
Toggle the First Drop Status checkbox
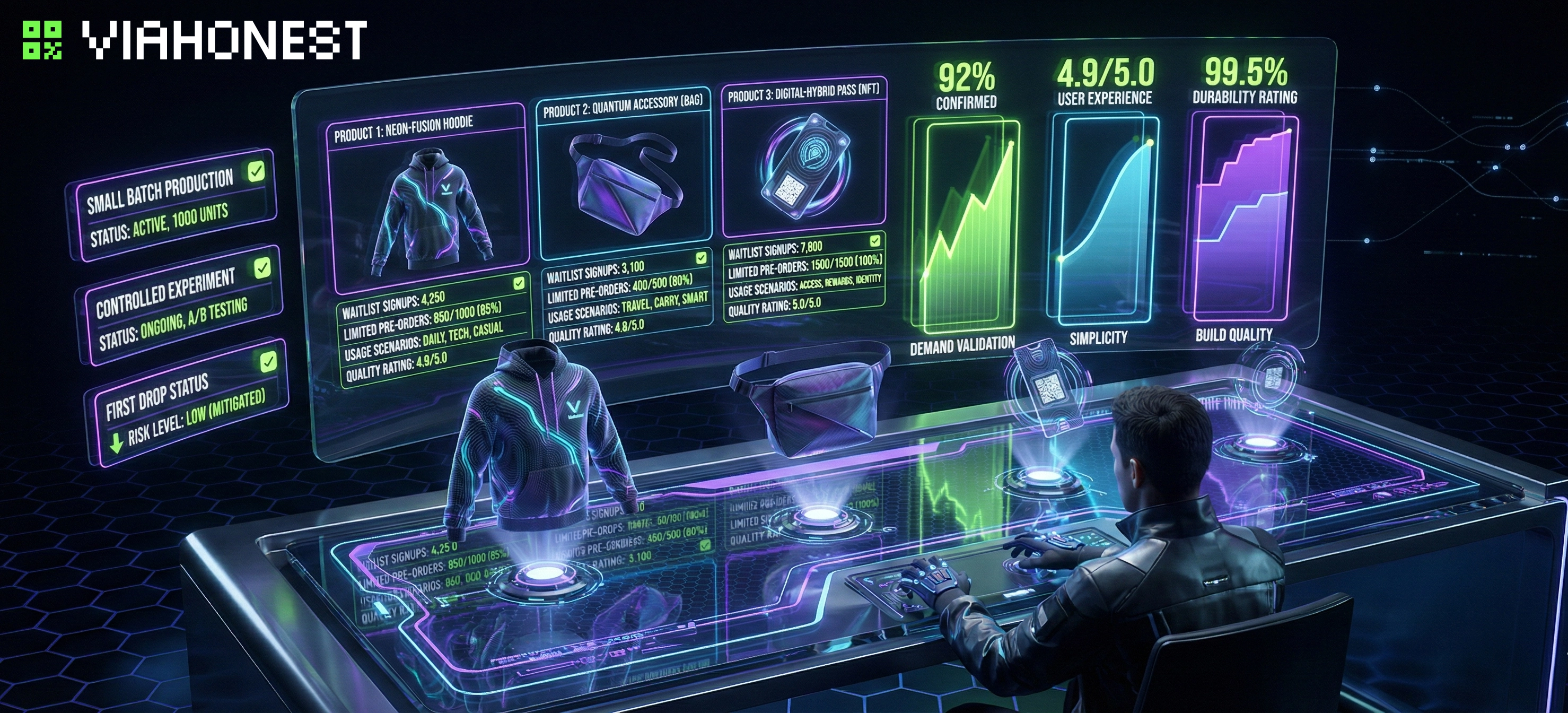[x=268, y=362]
